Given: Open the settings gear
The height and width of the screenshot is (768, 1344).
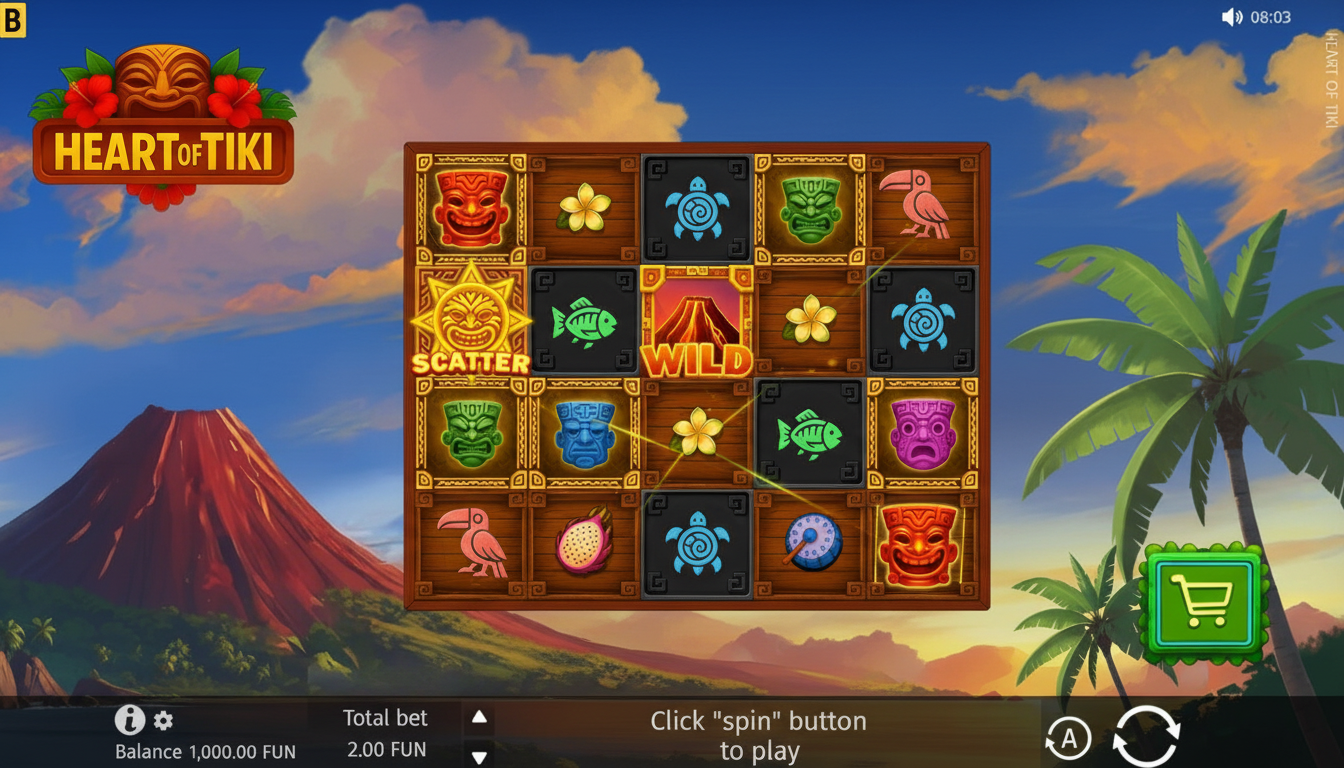Looking at the screenshot, I should (x=162, y=720).
